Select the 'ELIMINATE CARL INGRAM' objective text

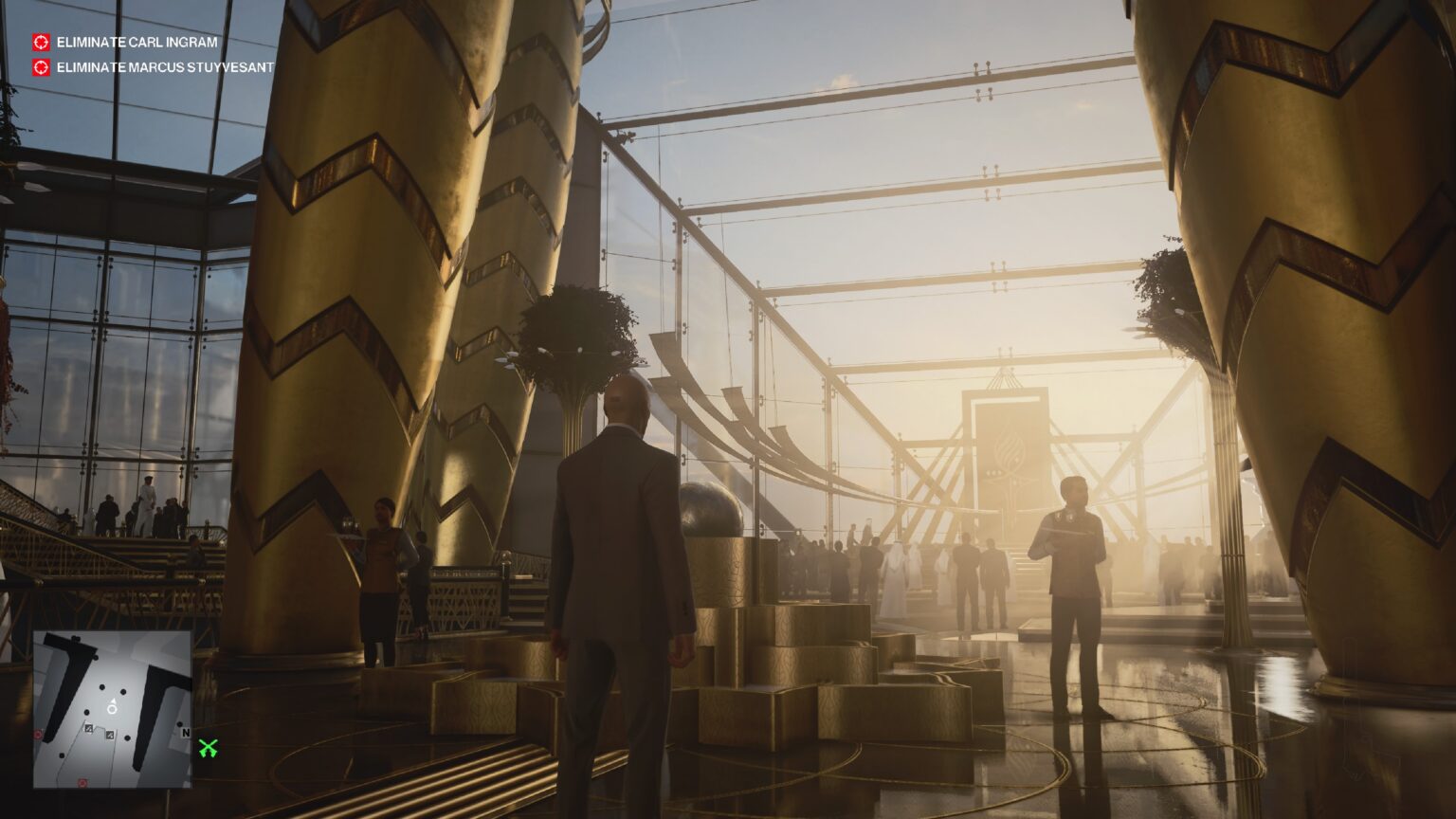[x=138, y=42]
